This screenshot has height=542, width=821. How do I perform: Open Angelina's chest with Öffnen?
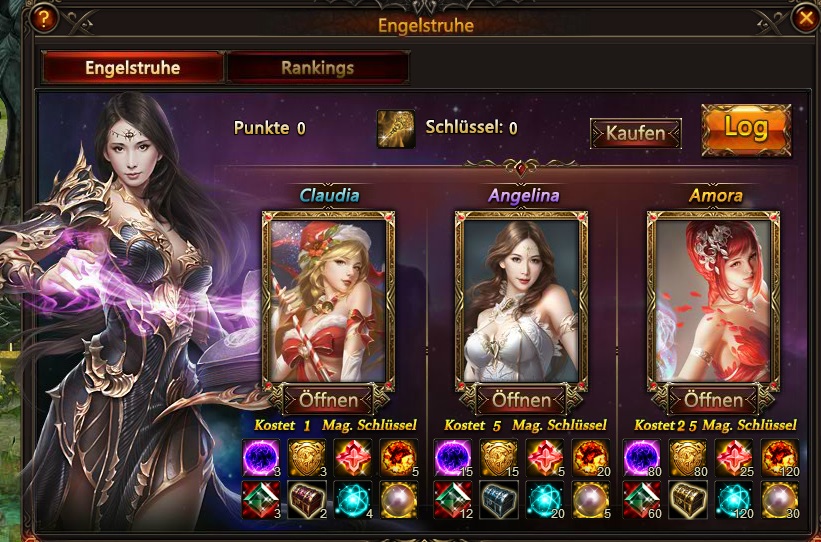point(520,400)
